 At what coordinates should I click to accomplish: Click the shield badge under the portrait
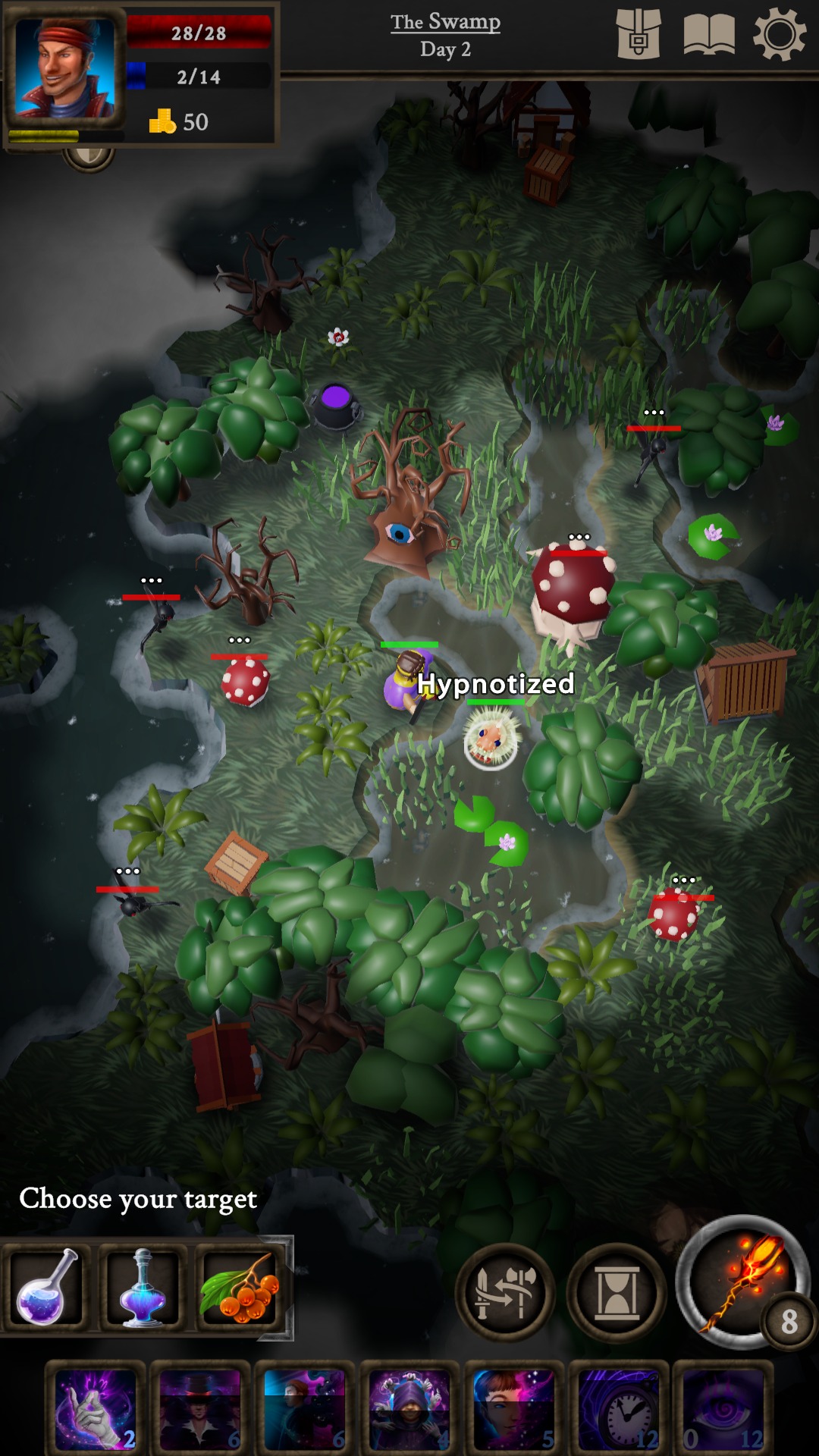point(89,157)
